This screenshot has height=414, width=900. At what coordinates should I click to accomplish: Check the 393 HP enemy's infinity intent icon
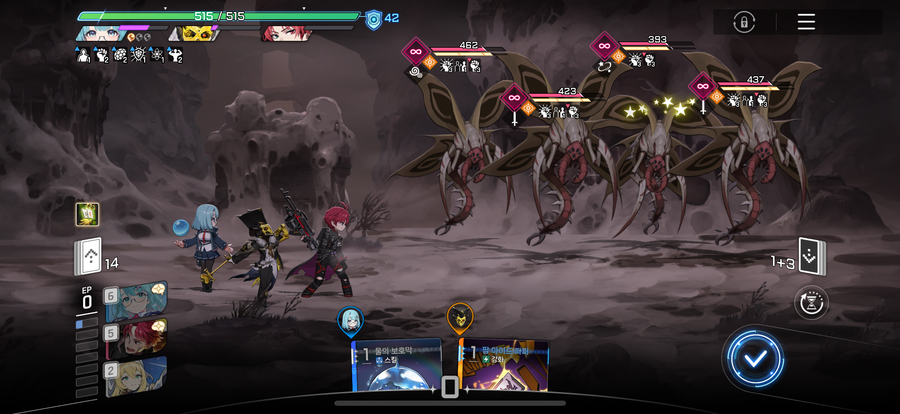(604, 45)
